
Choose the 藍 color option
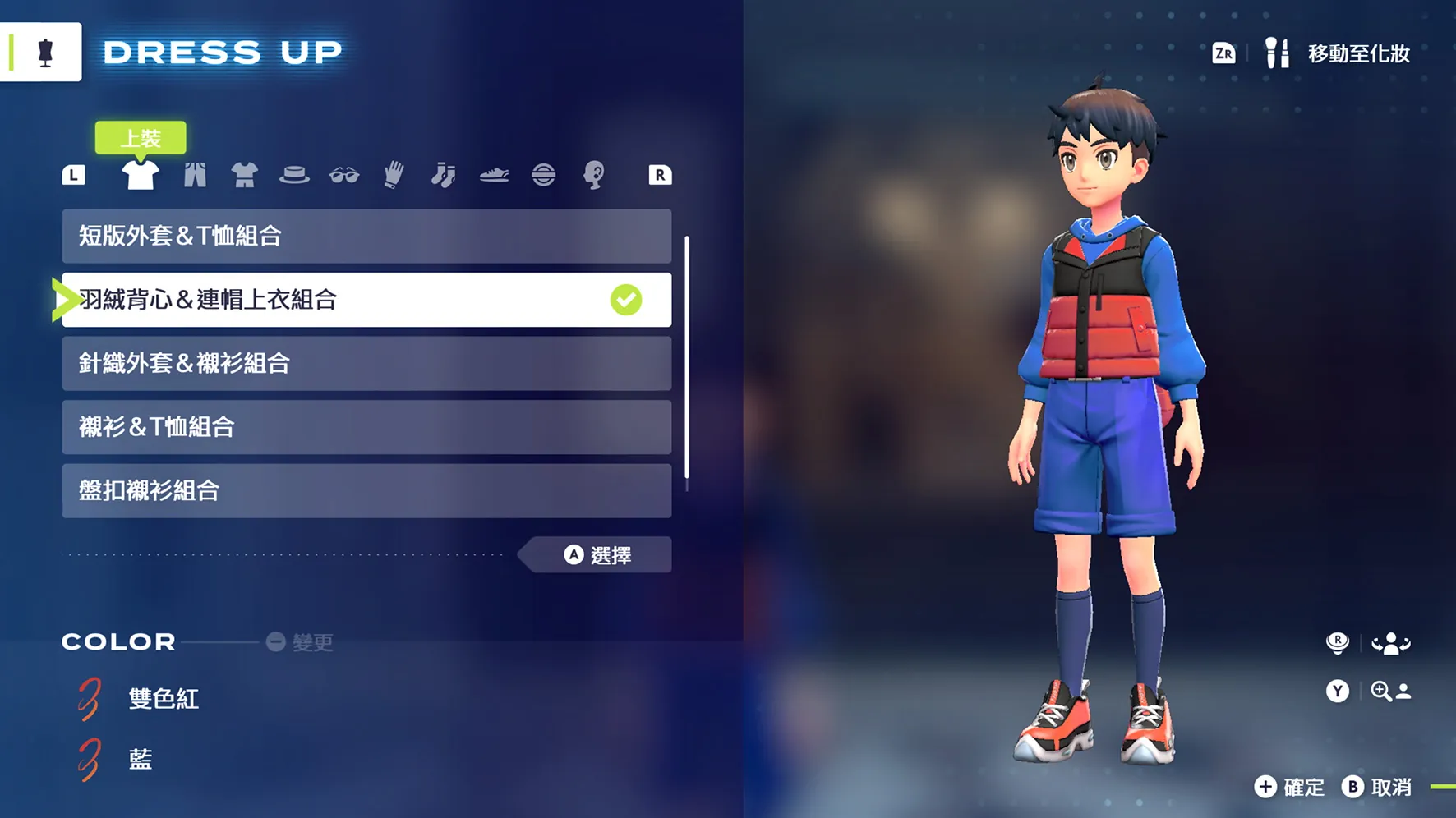(141, 760)
